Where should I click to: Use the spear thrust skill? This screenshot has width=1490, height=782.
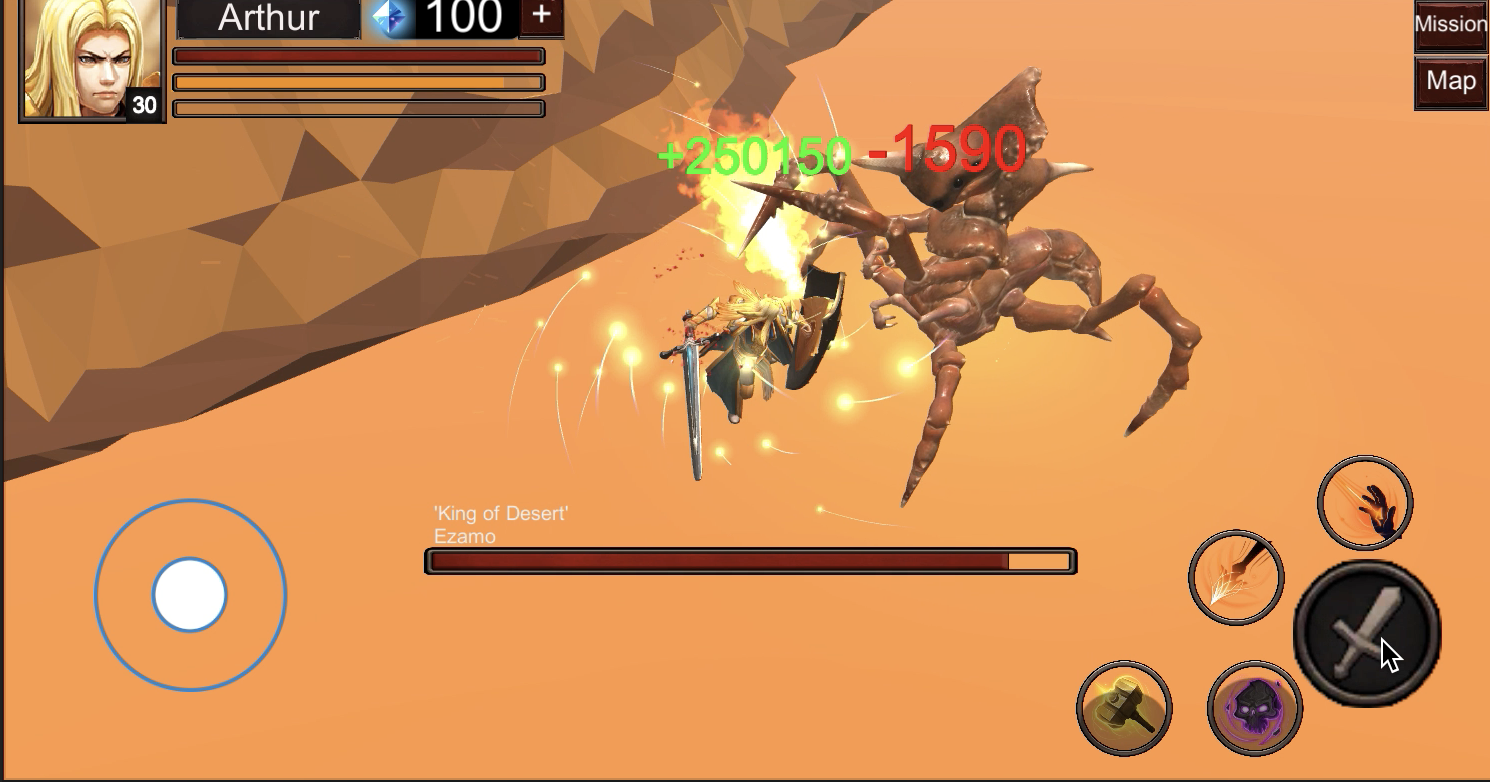(1236, 577)
